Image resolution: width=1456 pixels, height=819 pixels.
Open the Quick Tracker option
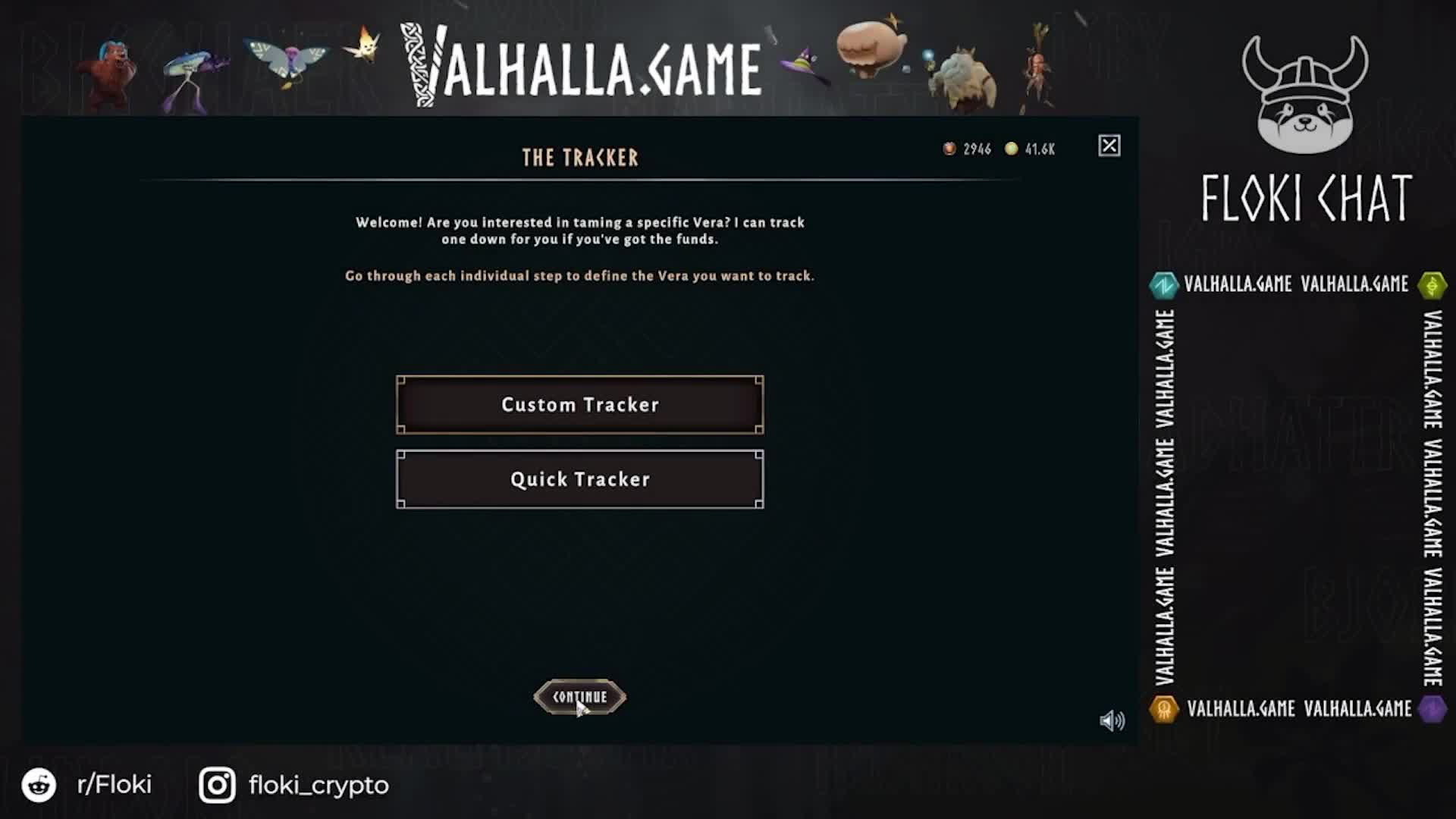click(580, 479)
